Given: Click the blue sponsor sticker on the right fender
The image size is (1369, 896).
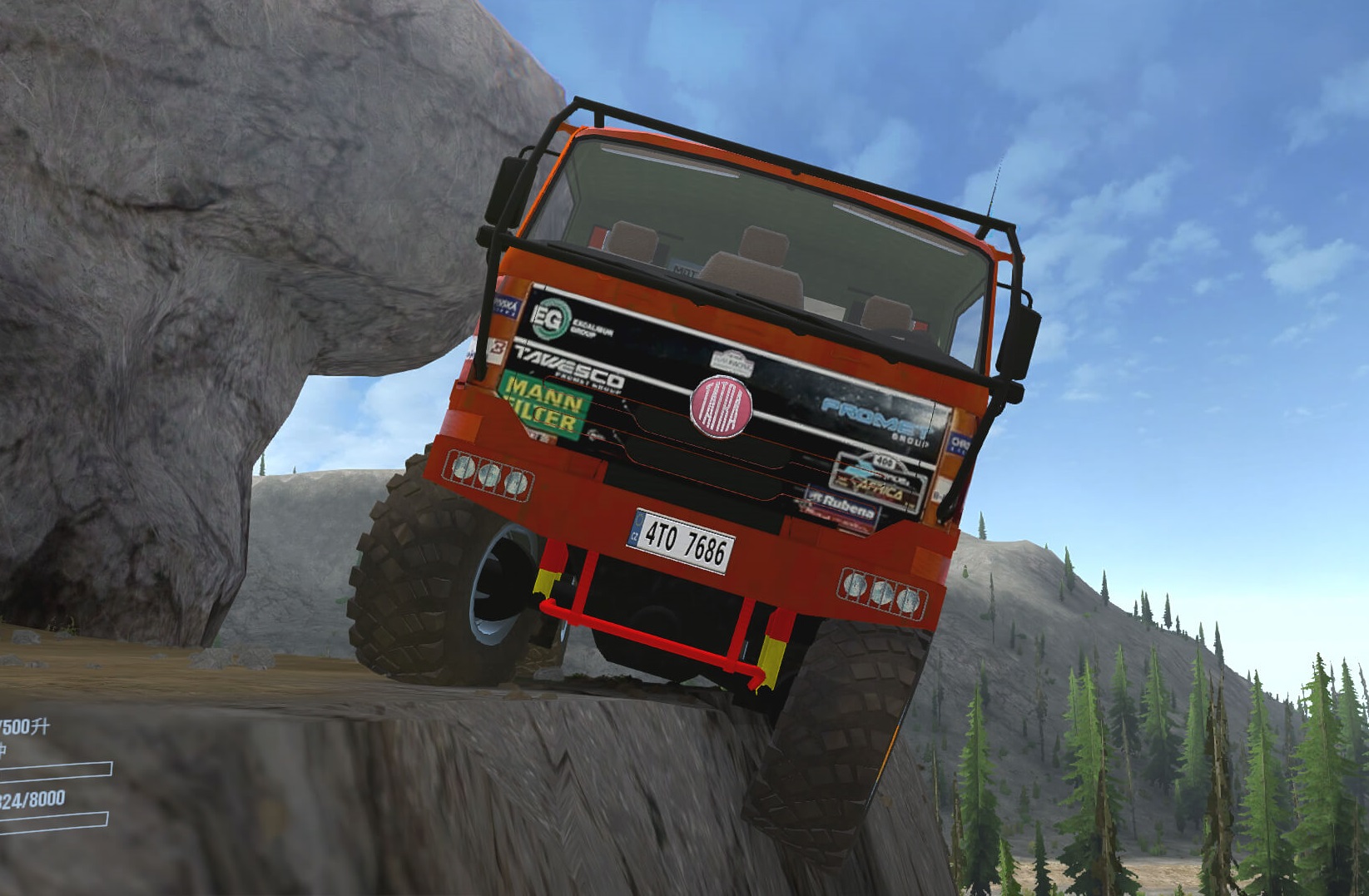Looking at the screenshot, I should [957, 442].
